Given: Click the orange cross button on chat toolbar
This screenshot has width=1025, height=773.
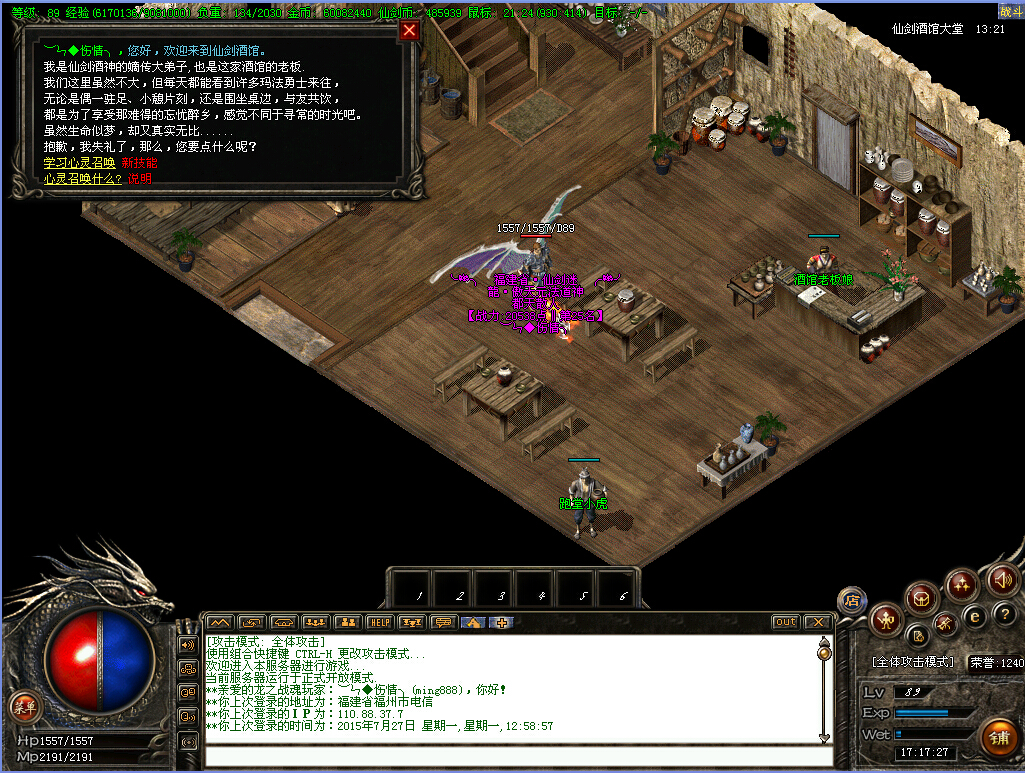Looking at the screenshot, I should point(502,622).
